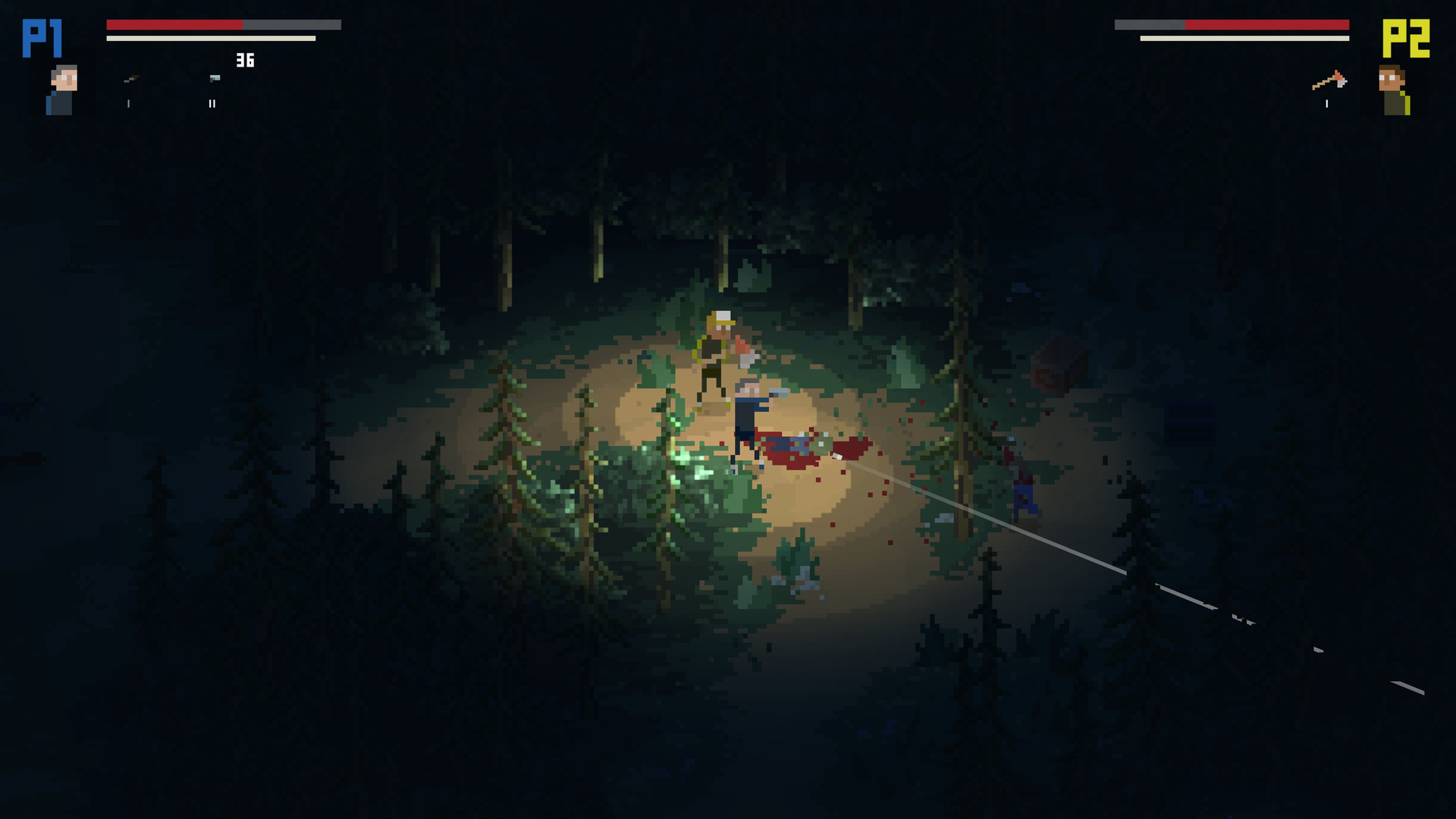The width and height of the screenshot is (1456, 819).
Task: Click P2's white stamina bar
Action: [x=1244, y=36]
